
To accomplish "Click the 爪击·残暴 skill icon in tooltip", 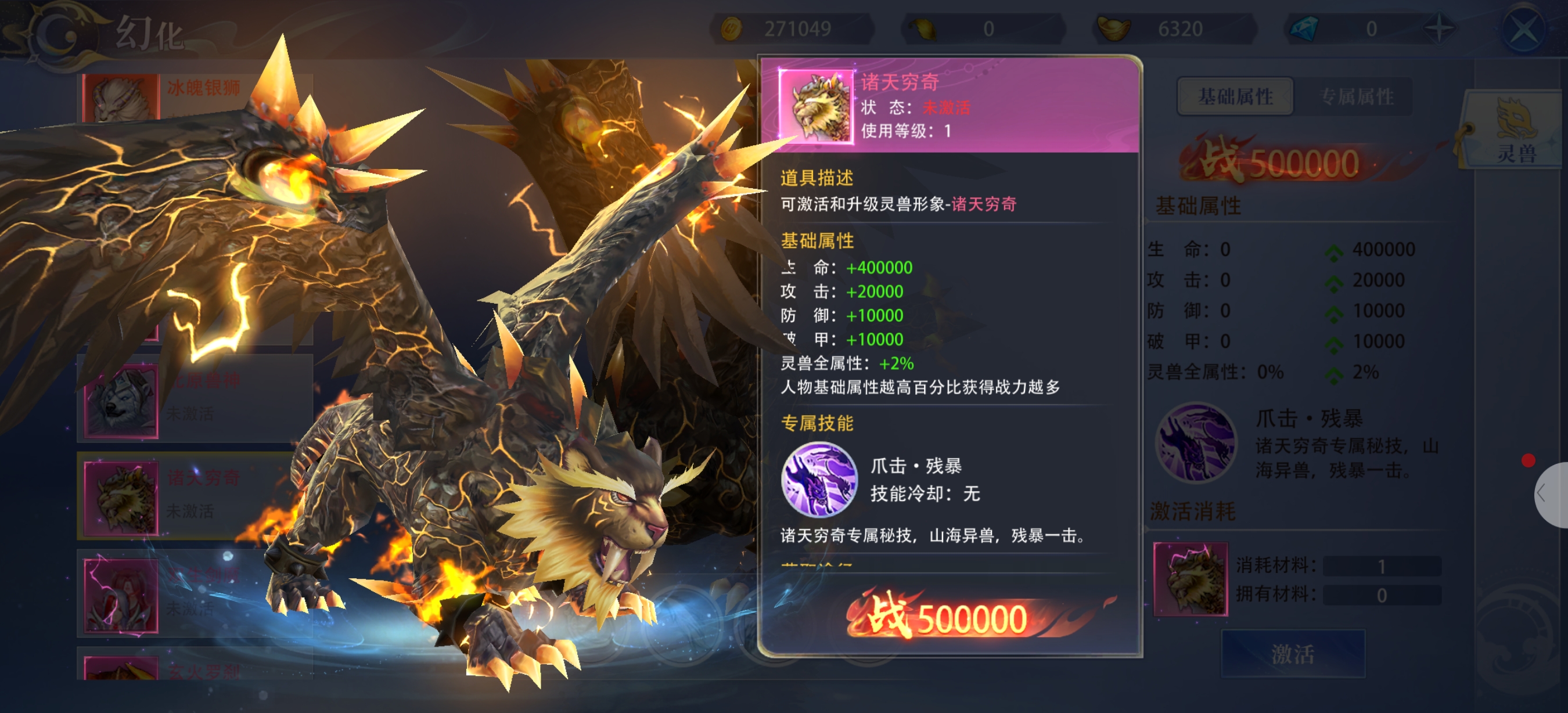I will point(819,480).
